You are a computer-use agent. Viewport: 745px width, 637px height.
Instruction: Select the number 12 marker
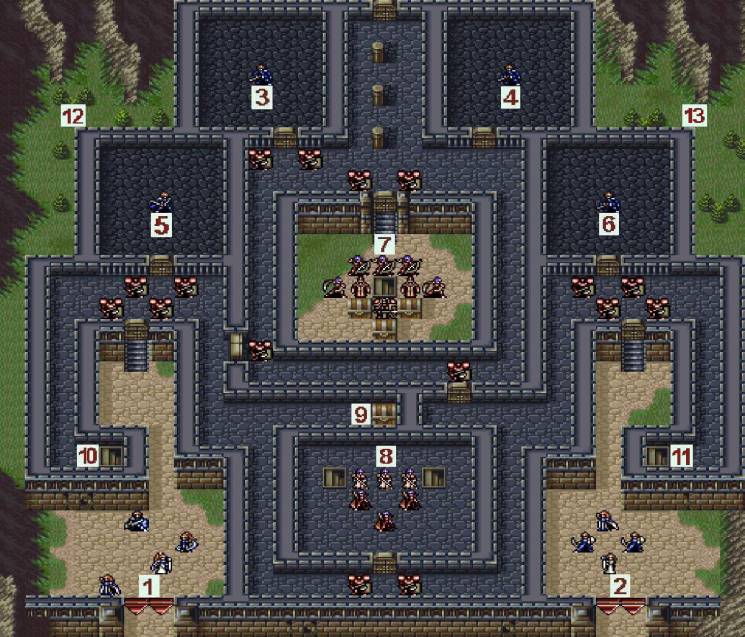[x=72, y=116]
